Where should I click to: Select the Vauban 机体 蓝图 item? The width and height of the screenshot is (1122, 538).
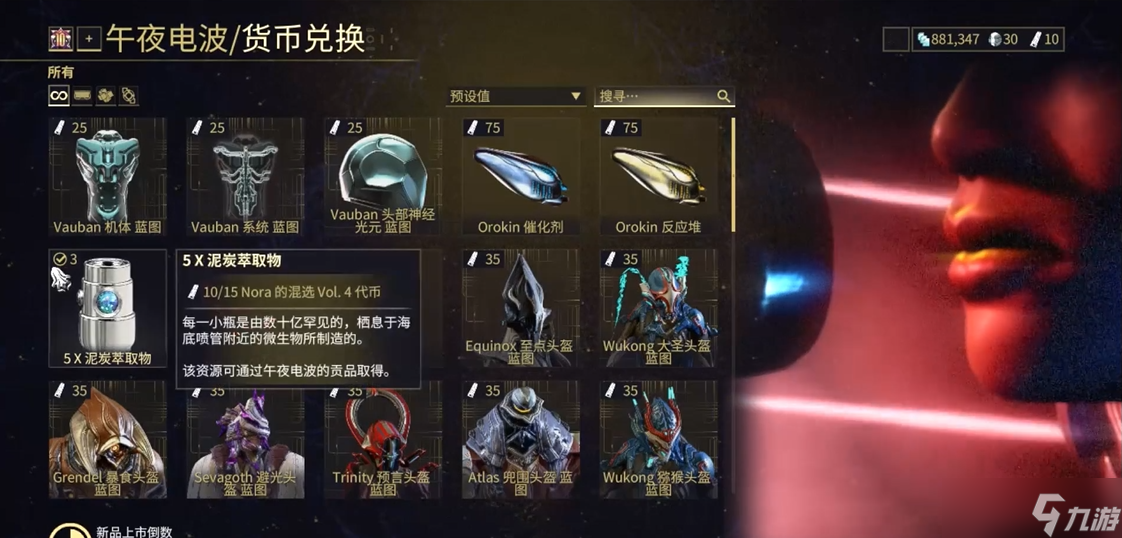107,176
